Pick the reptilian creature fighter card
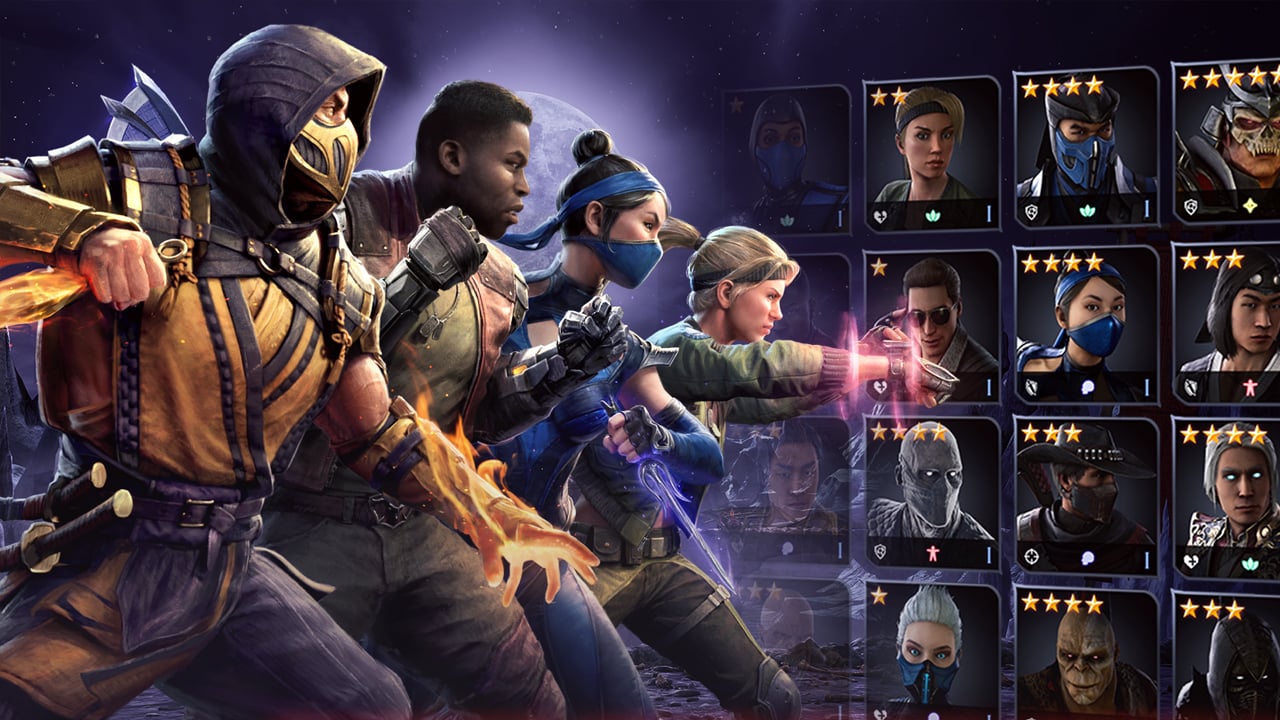 (1085, 655)
